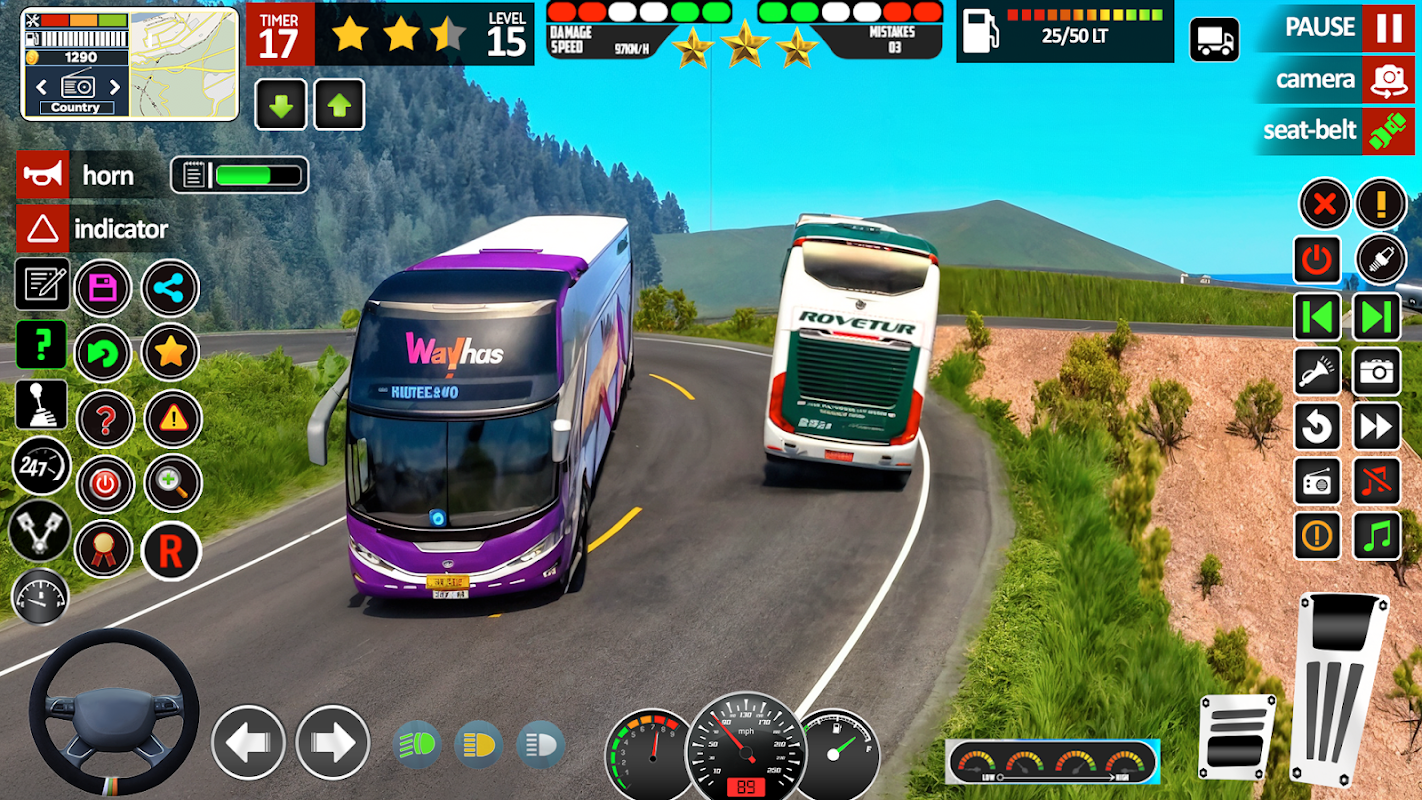The height and width of the screenshot is (800, 1422).
Task: Toggle the green headlight beam button
Action: [419, 745]
